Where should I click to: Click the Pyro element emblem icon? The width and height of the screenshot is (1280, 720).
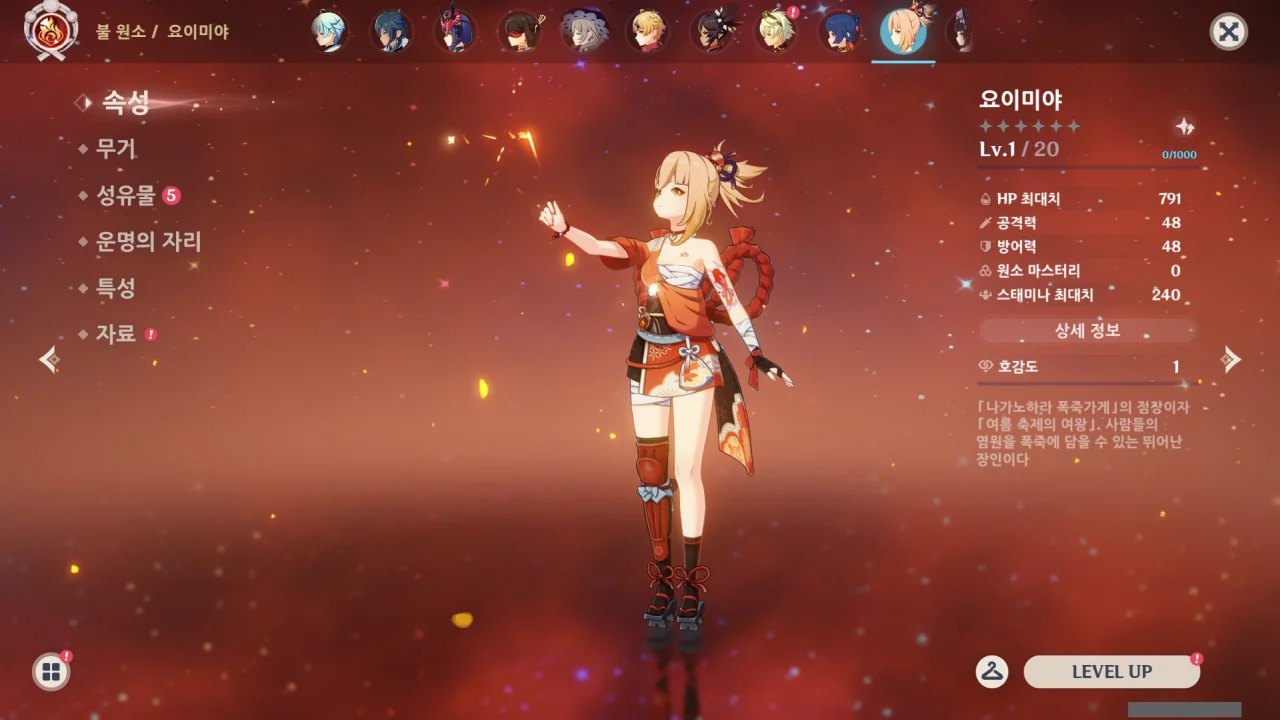tap(45, 32)
